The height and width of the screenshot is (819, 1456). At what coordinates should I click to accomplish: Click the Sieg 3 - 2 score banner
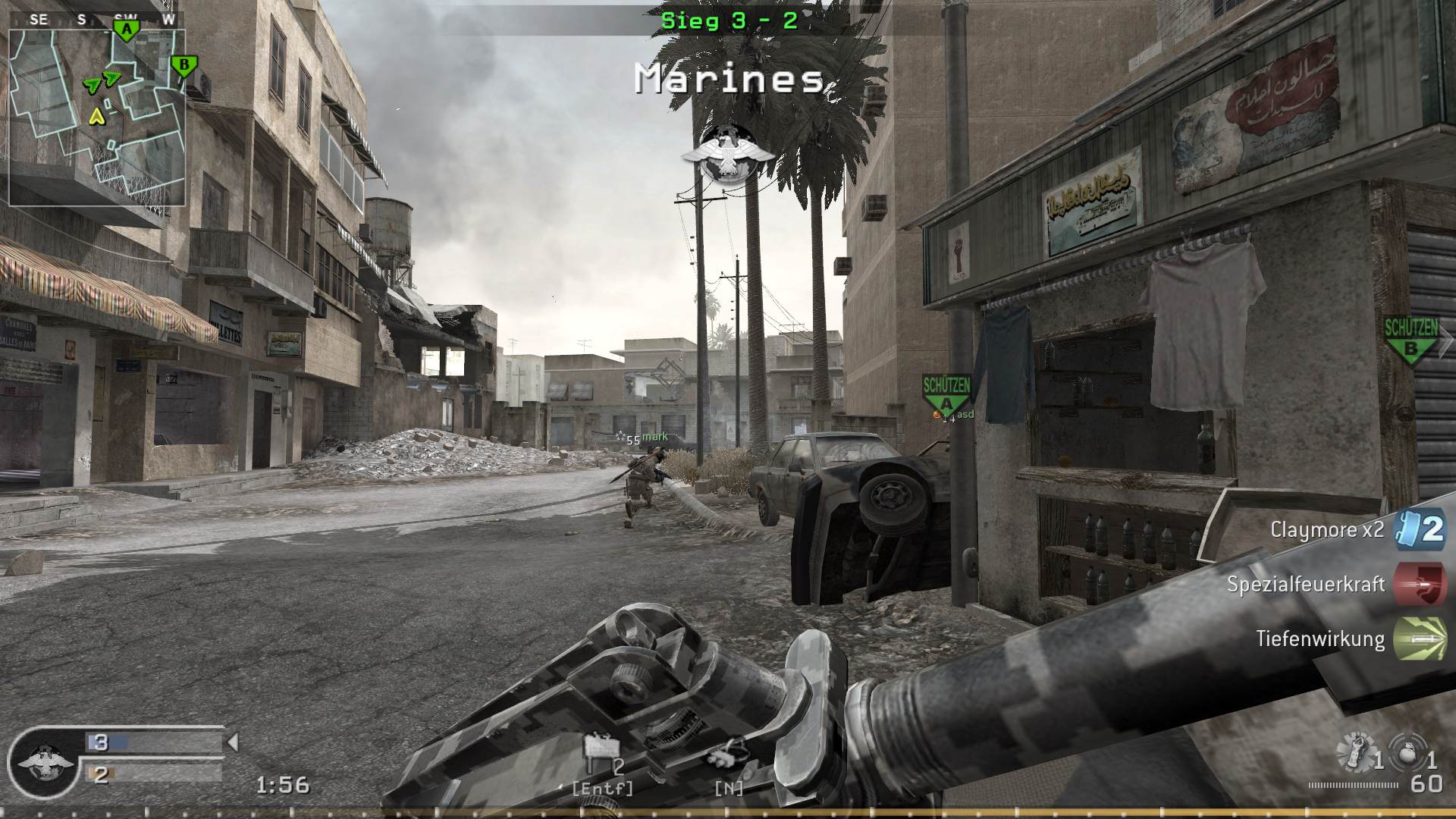point(730,22)
